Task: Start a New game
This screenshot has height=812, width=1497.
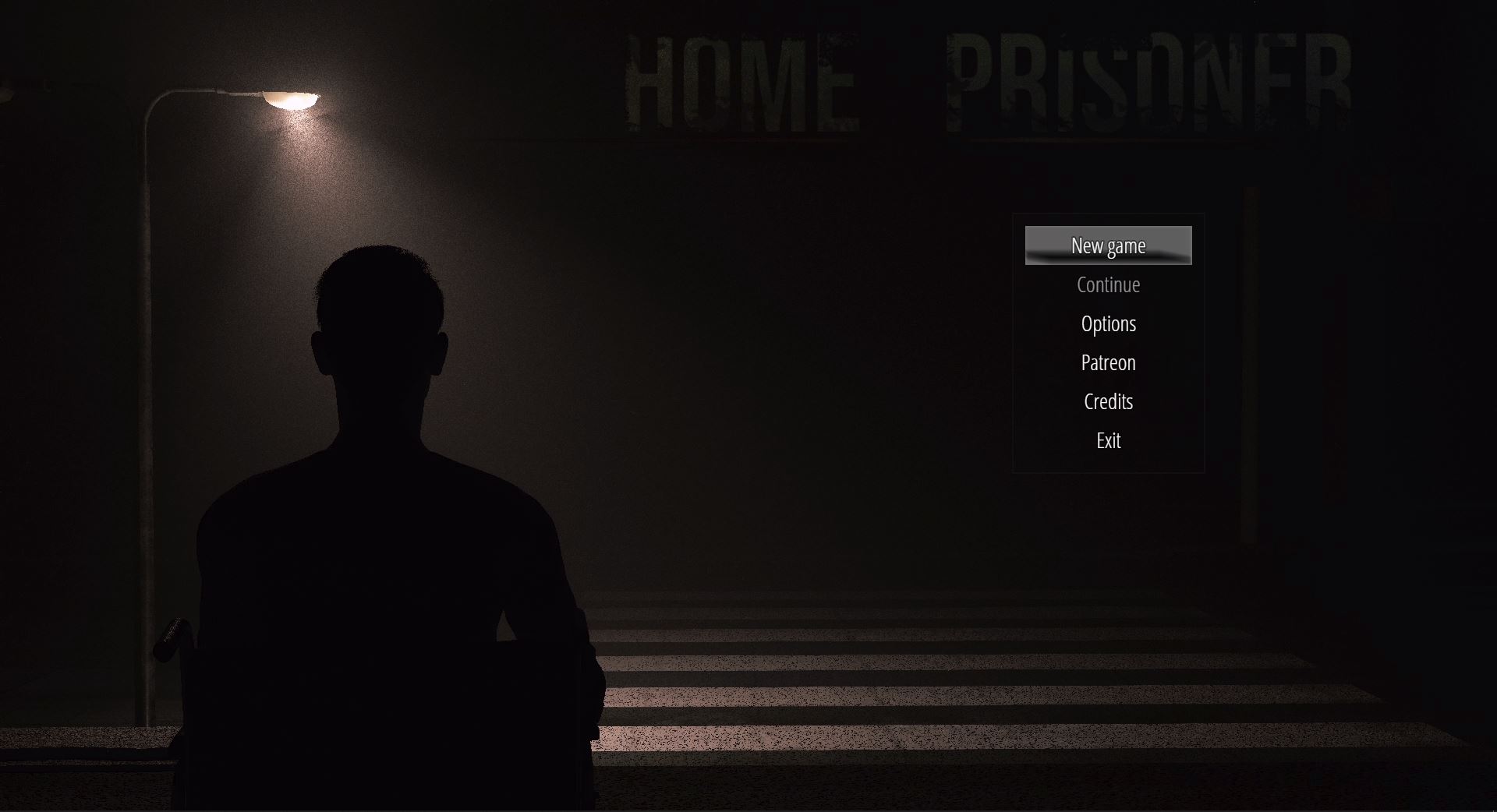Action: coord(1108,245)
